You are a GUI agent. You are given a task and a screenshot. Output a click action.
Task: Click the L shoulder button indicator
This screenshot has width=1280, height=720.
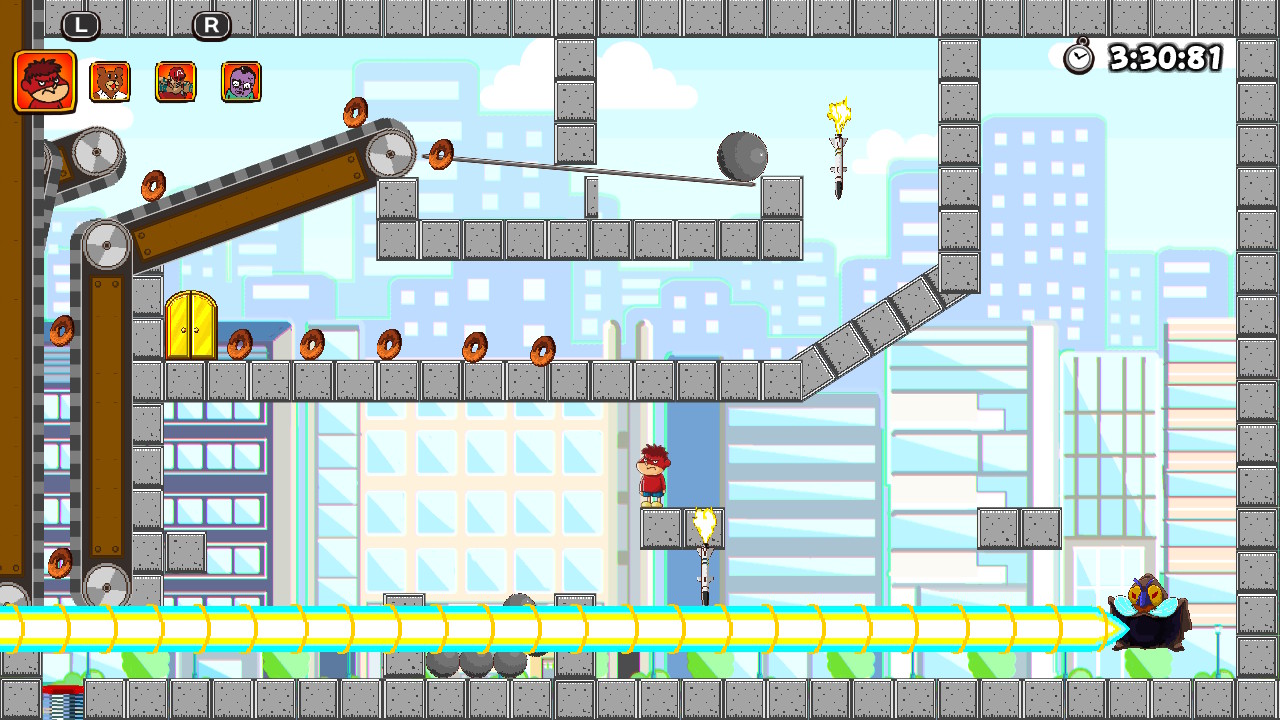82,24
